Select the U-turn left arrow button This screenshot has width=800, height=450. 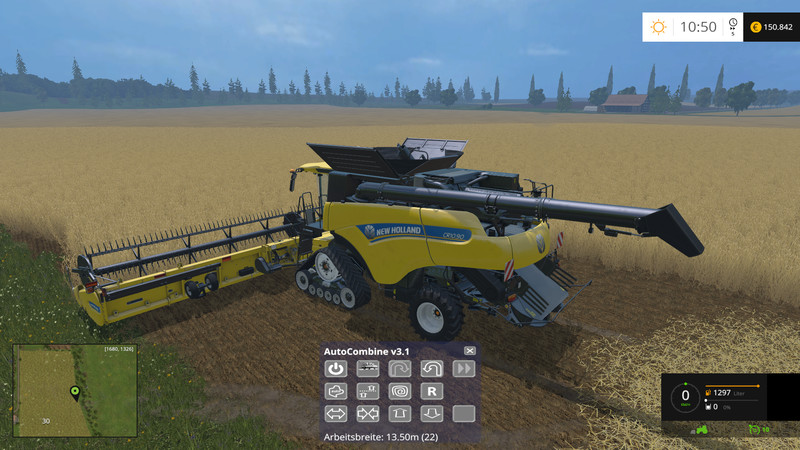click(x=432, y=369)
